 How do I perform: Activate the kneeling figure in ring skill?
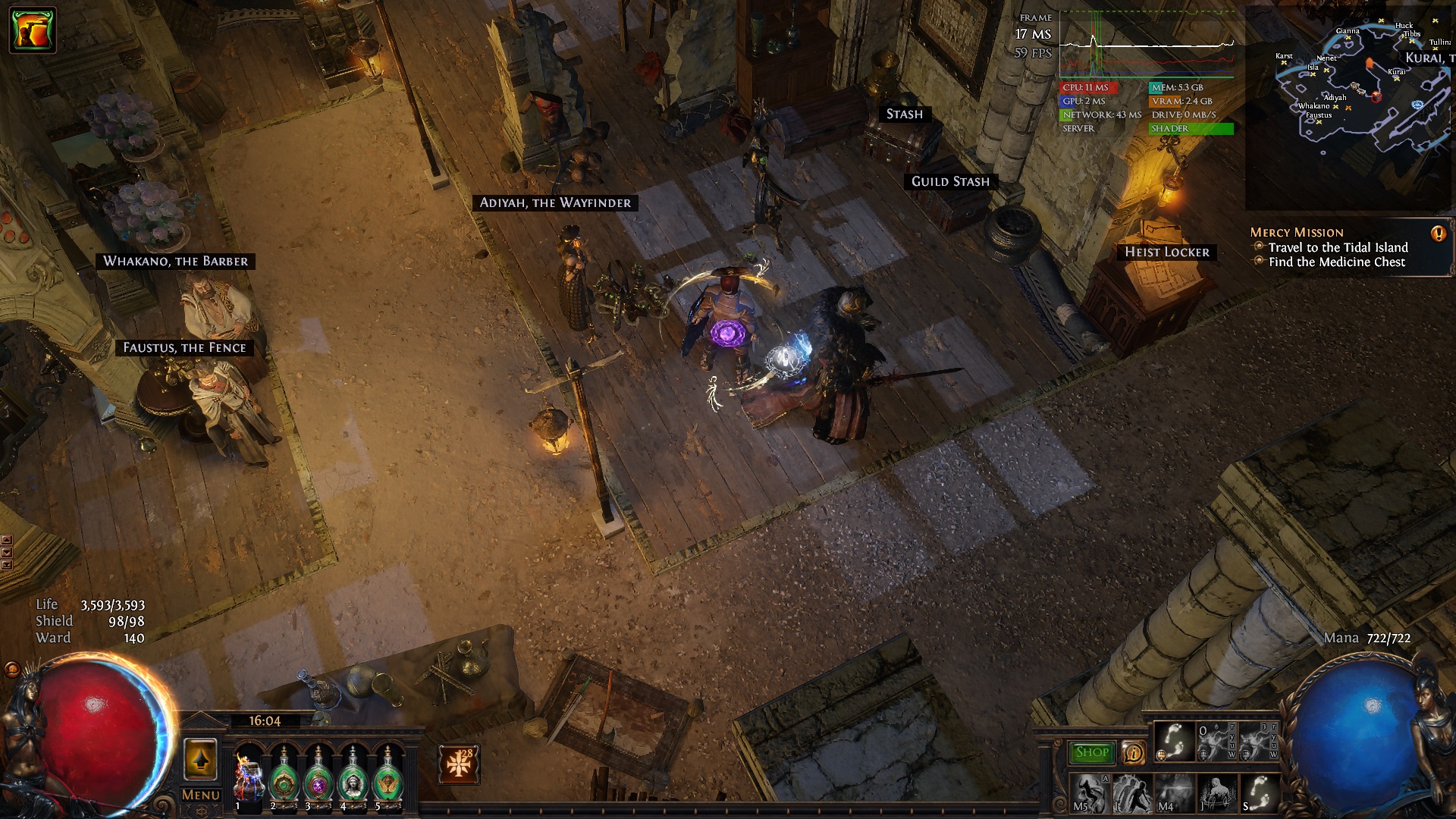click(1216, 793)
